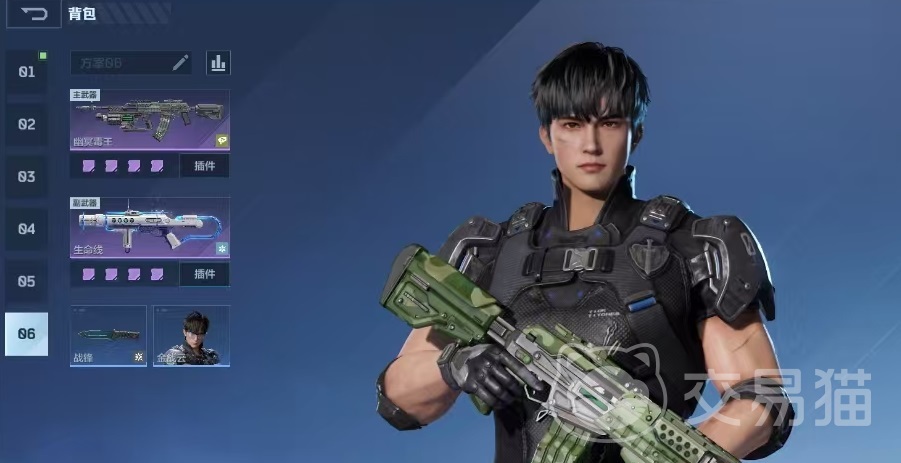Switch to loadout tab 02

[26, 125]
